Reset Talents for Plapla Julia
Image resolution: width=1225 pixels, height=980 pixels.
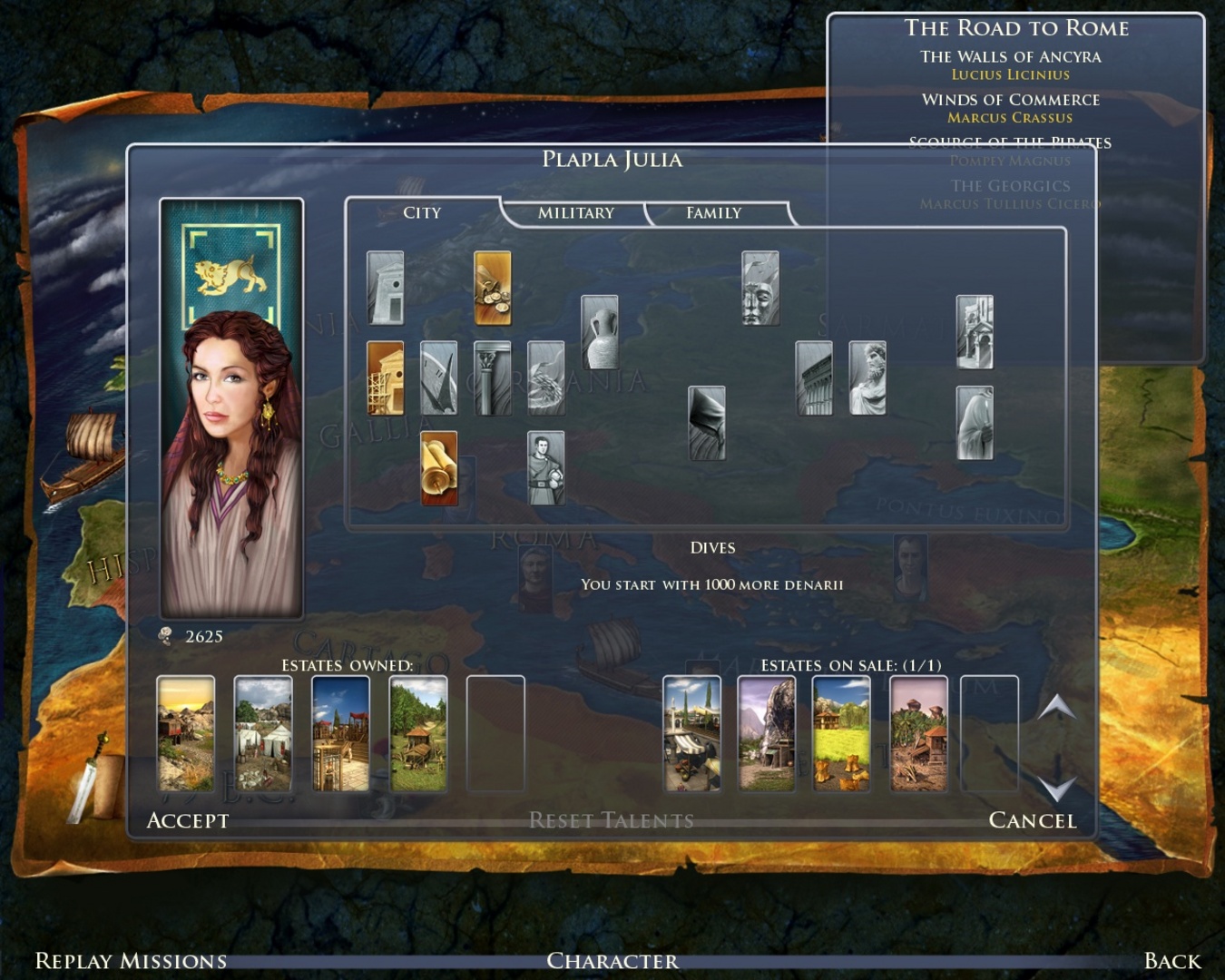(611, 820)
